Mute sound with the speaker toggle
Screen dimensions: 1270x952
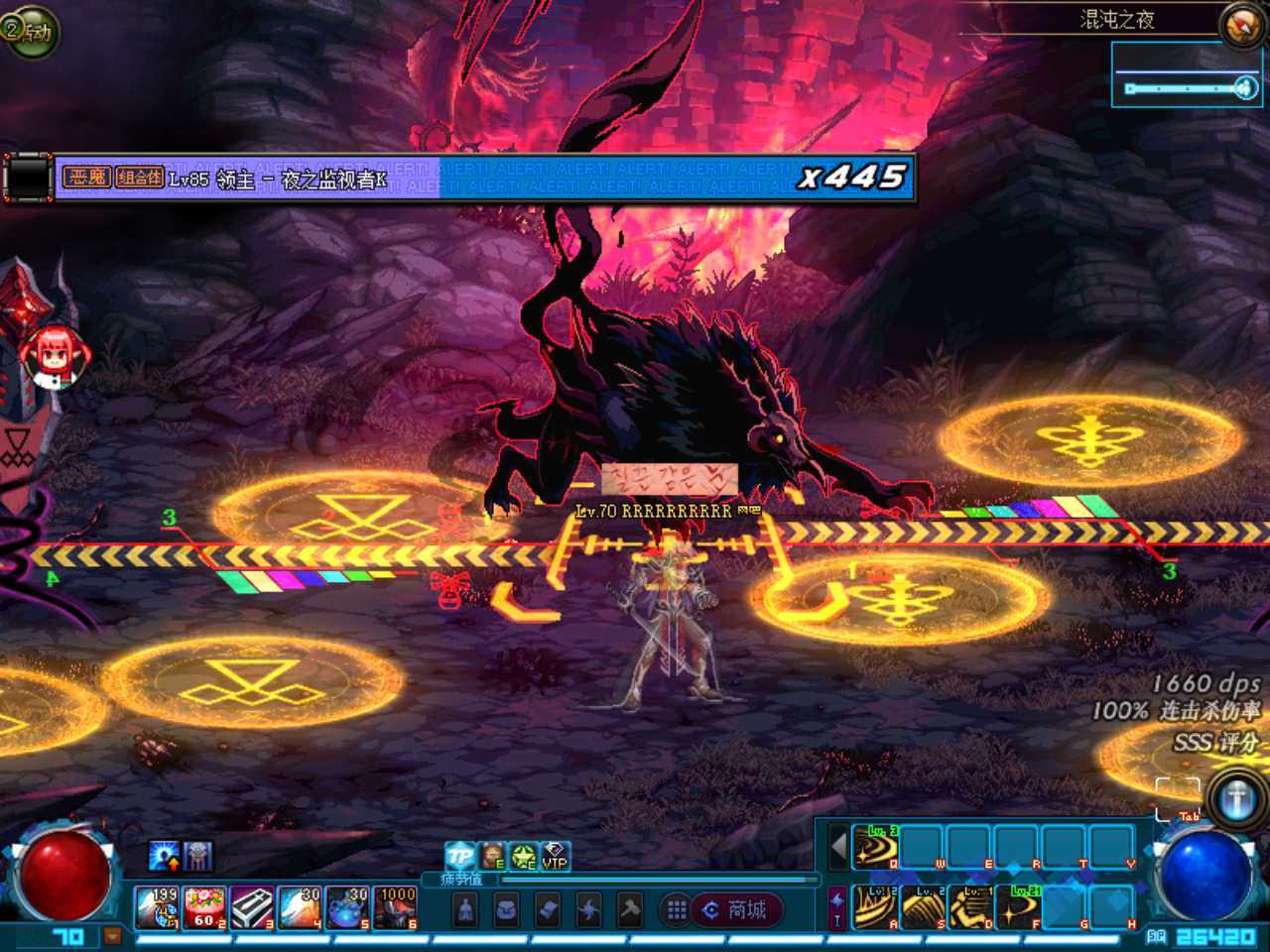pyautogui.click(x=1246, y=88)
